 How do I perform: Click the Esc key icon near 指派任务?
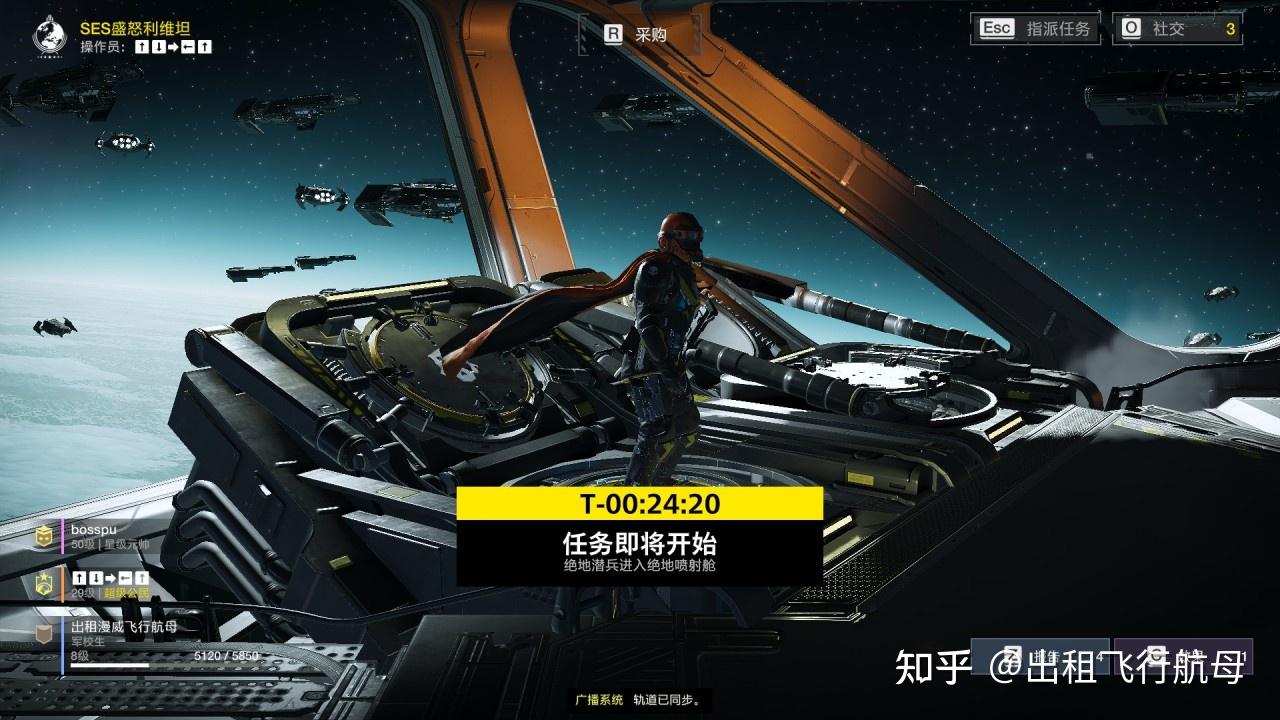click(995, 28)
